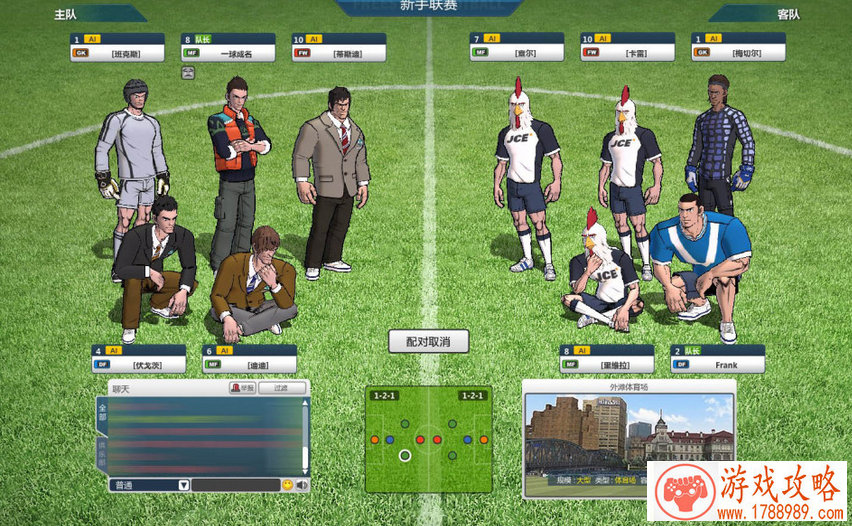Open the 举报 report button in chat
The width and height of the screenshot is (852, 526).
(x=242, y=387)
